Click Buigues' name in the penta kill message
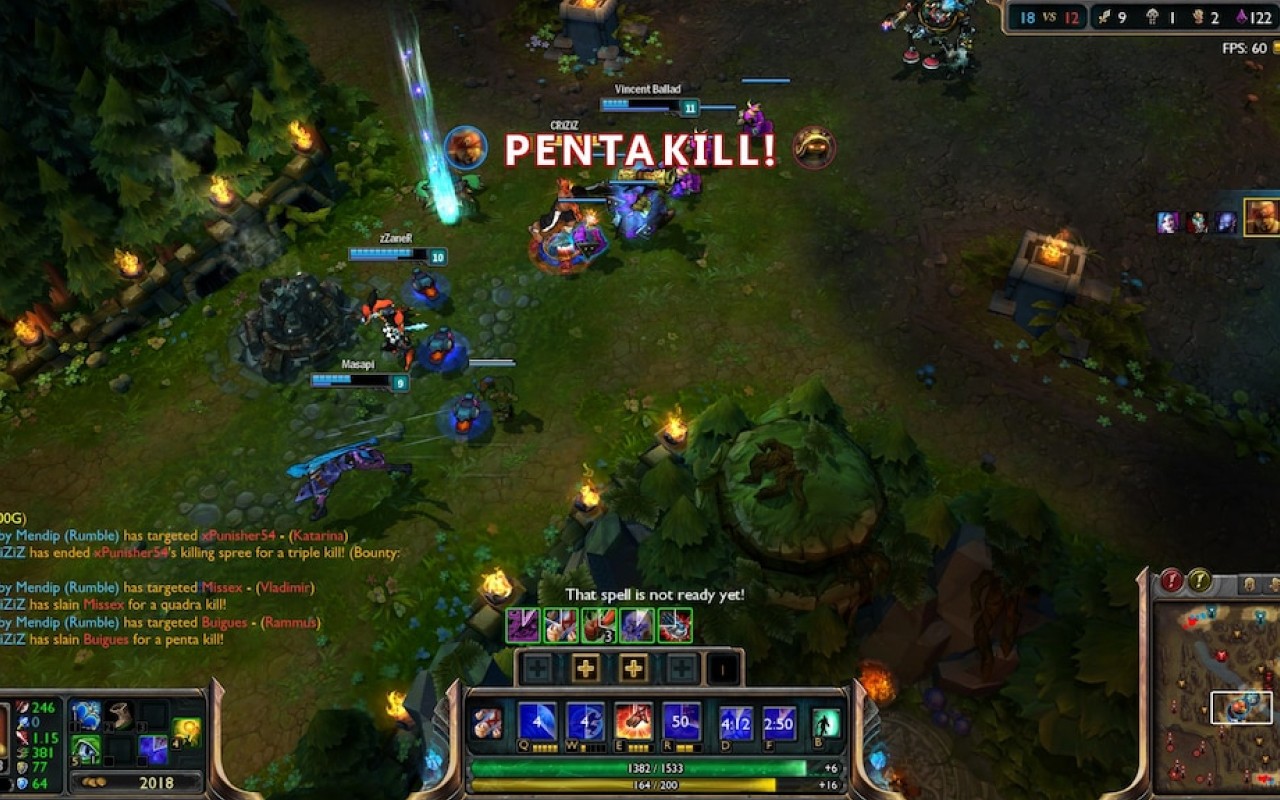This screenshot has width=1280, height=800. 105,639
